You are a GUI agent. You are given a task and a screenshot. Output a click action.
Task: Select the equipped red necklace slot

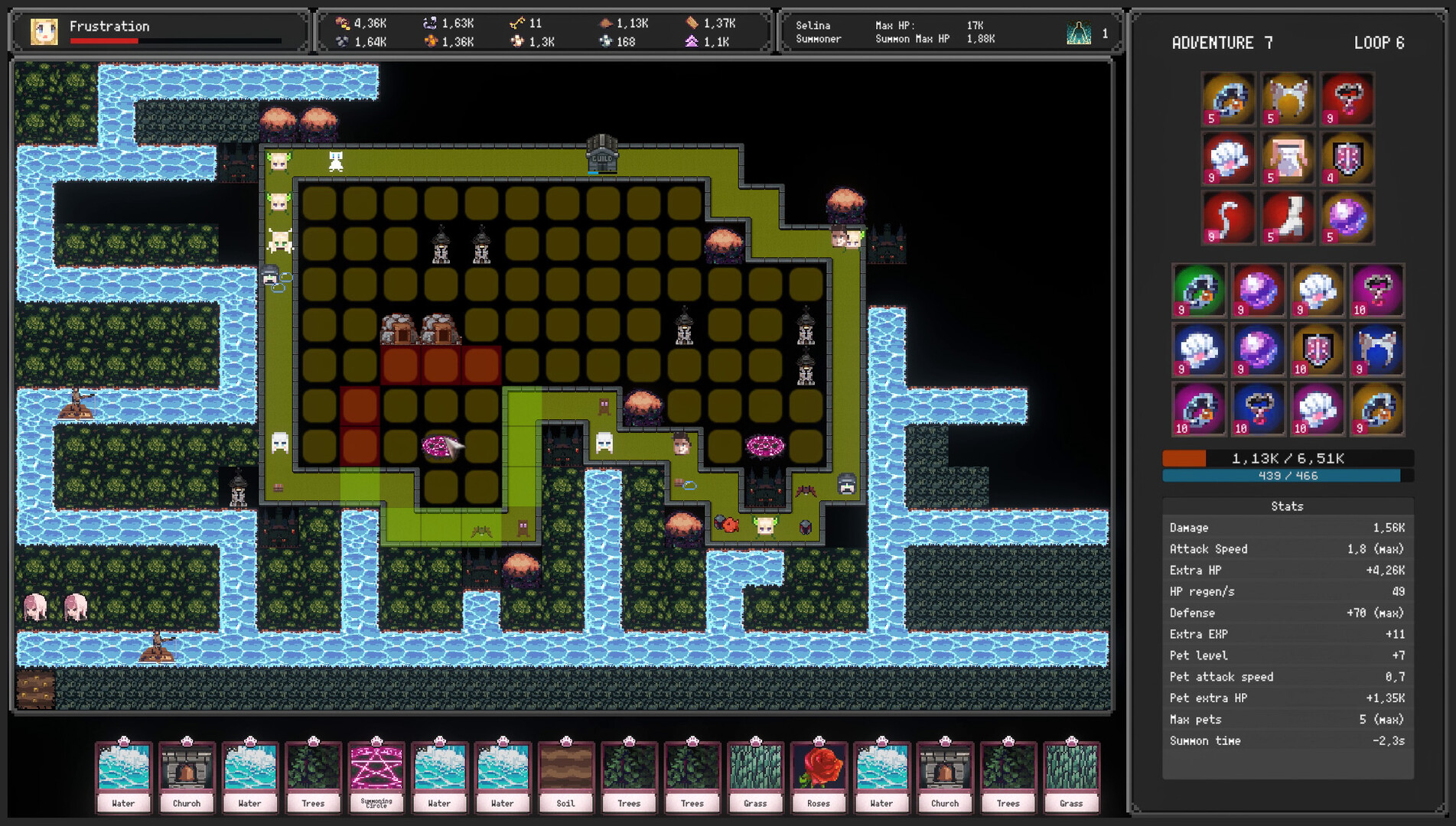(x=1347, y=99)
